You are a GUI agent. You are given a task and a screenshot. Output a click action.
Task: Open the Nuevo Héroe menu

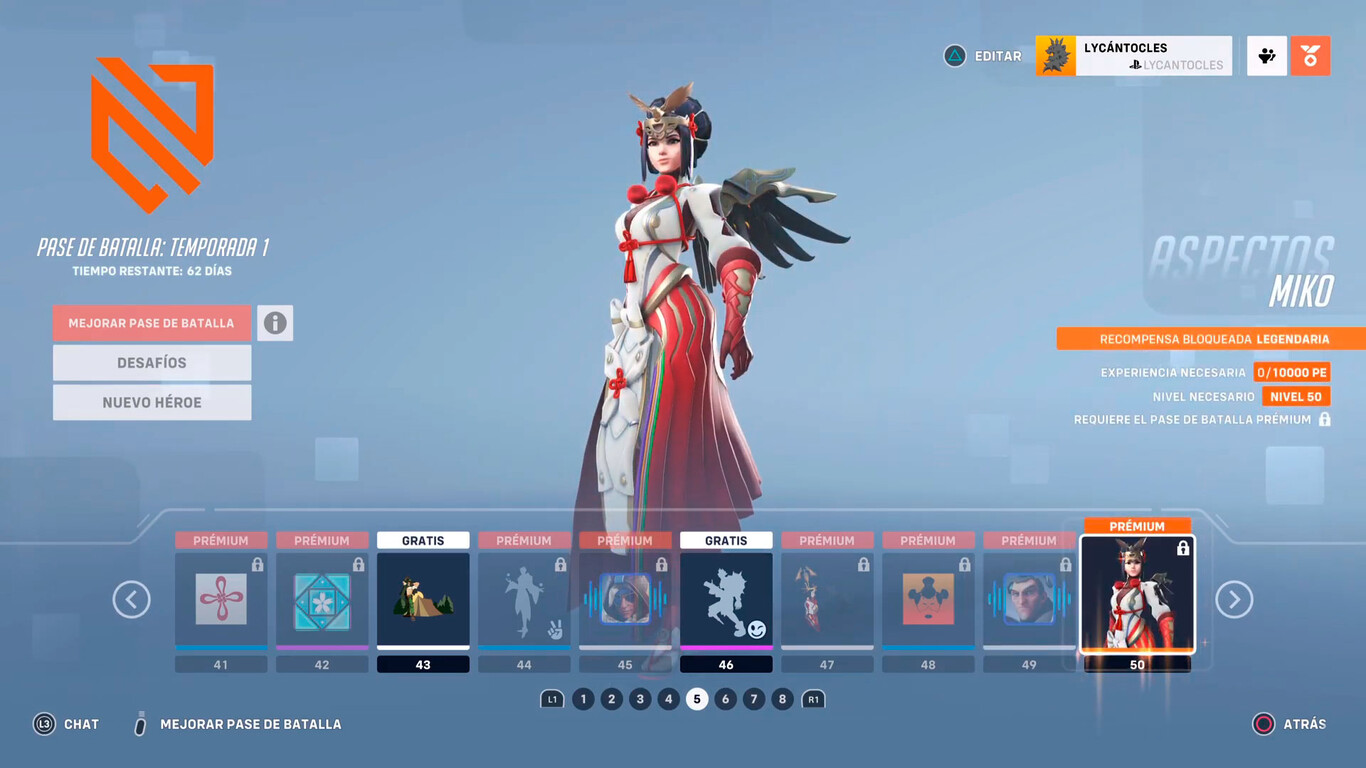(x=151, y=402)
